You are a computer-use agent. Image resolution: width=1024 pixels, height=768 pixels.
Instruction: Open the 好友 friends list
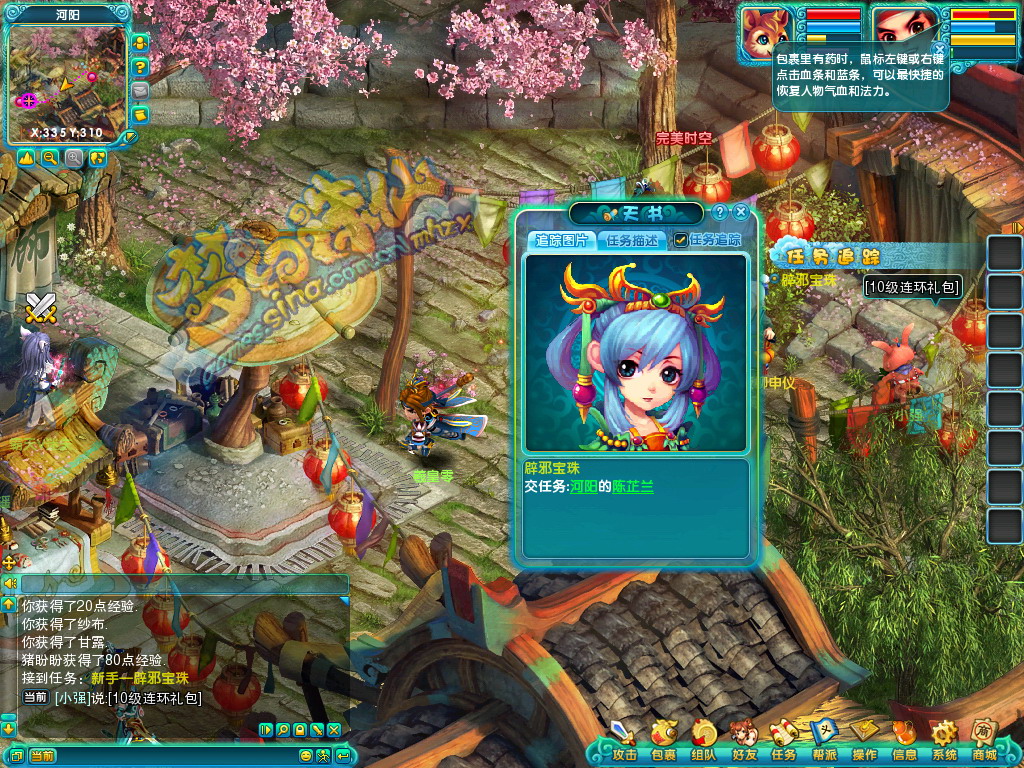click(743, 738)
